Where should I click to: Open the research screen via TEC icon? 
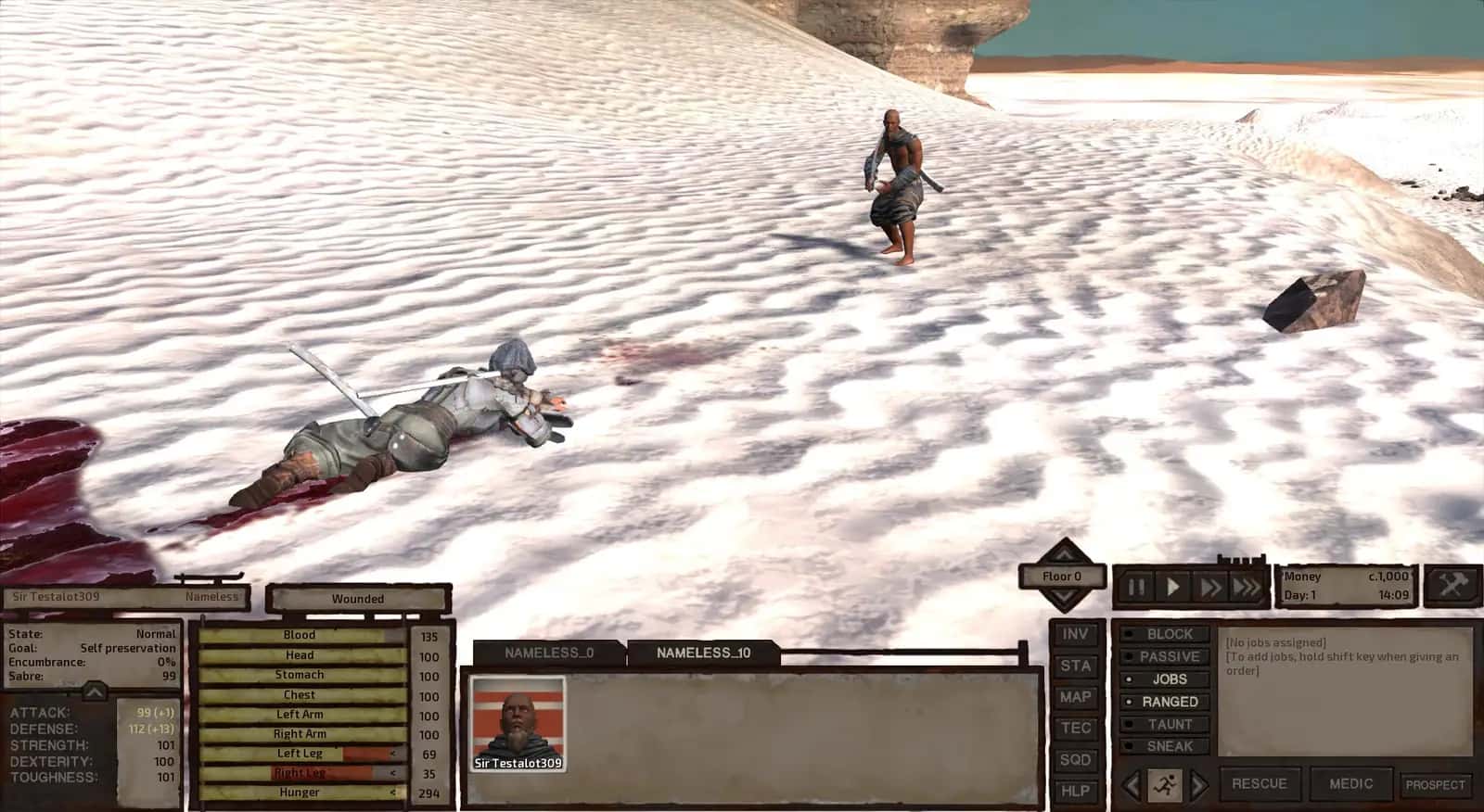coord(1076,729)
